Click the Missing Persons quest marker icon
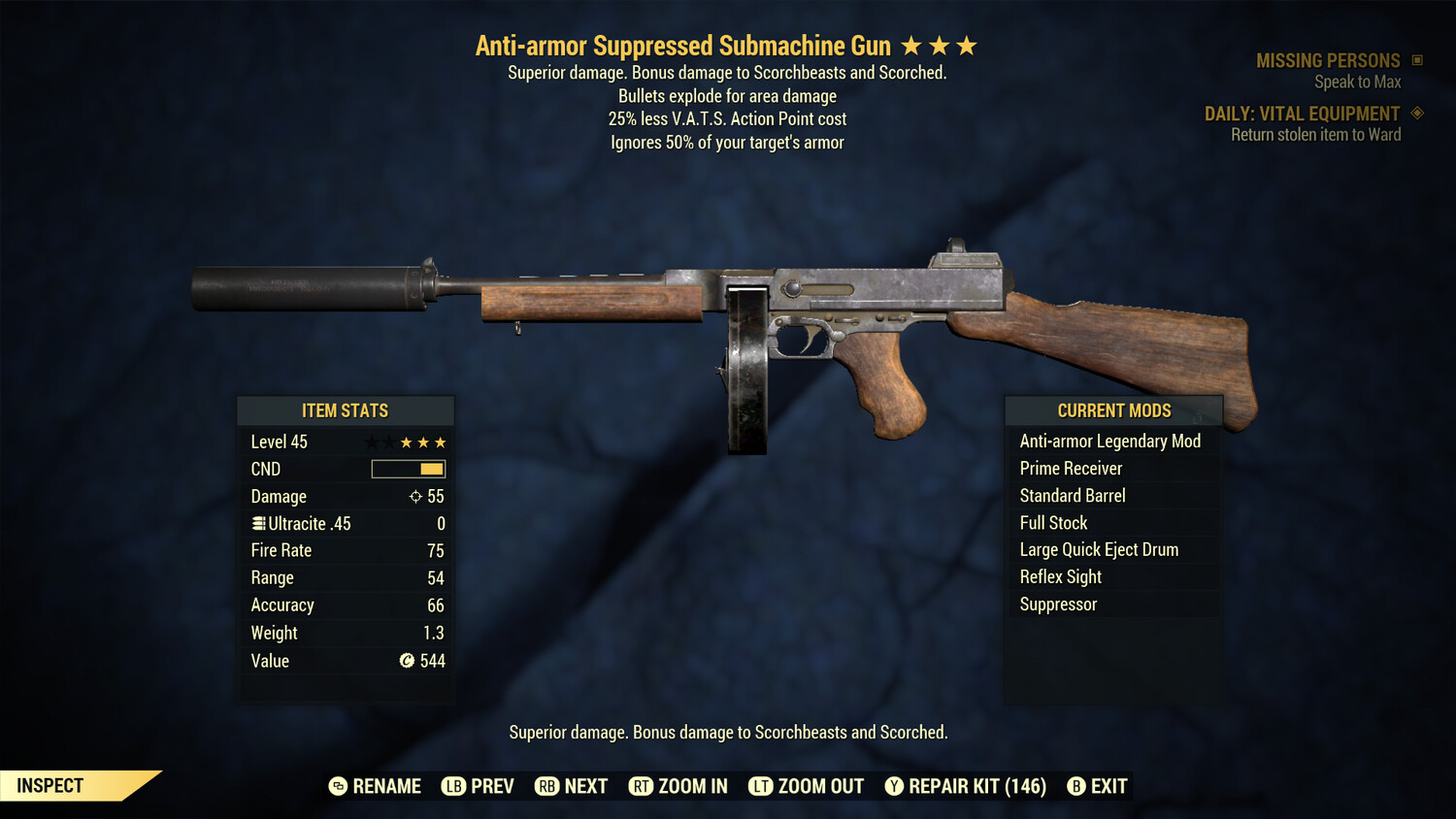 pos(1415,59)
